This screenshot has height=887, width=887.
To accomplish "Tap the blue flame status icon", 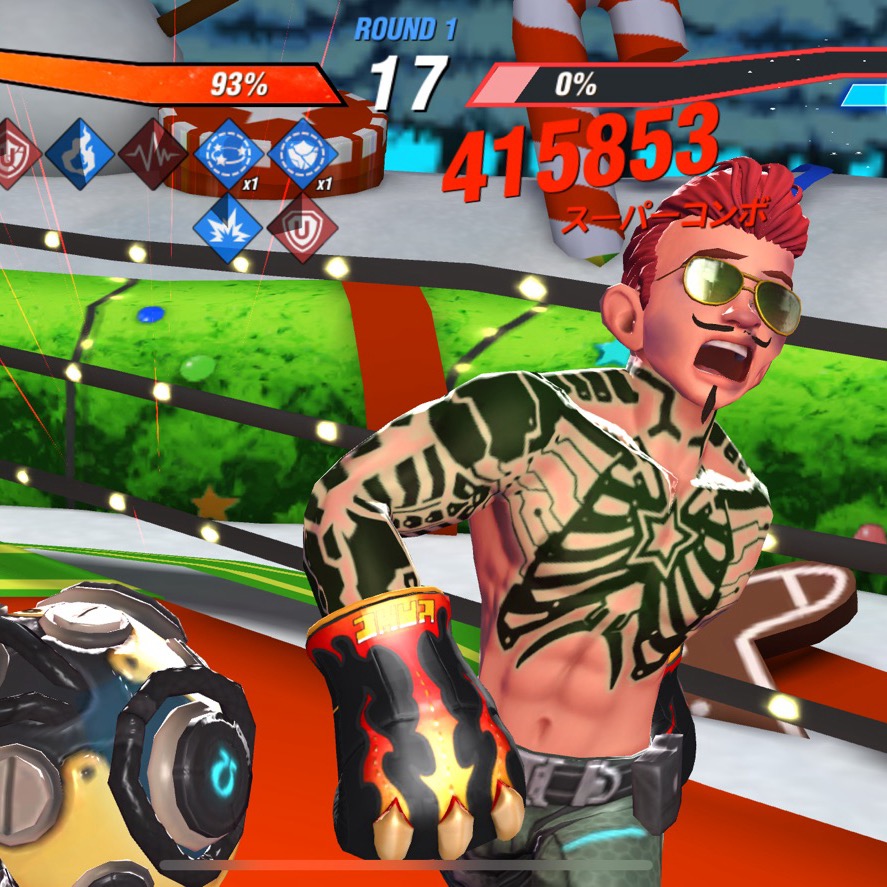I will pyautogui.click(x=79, y=154).
